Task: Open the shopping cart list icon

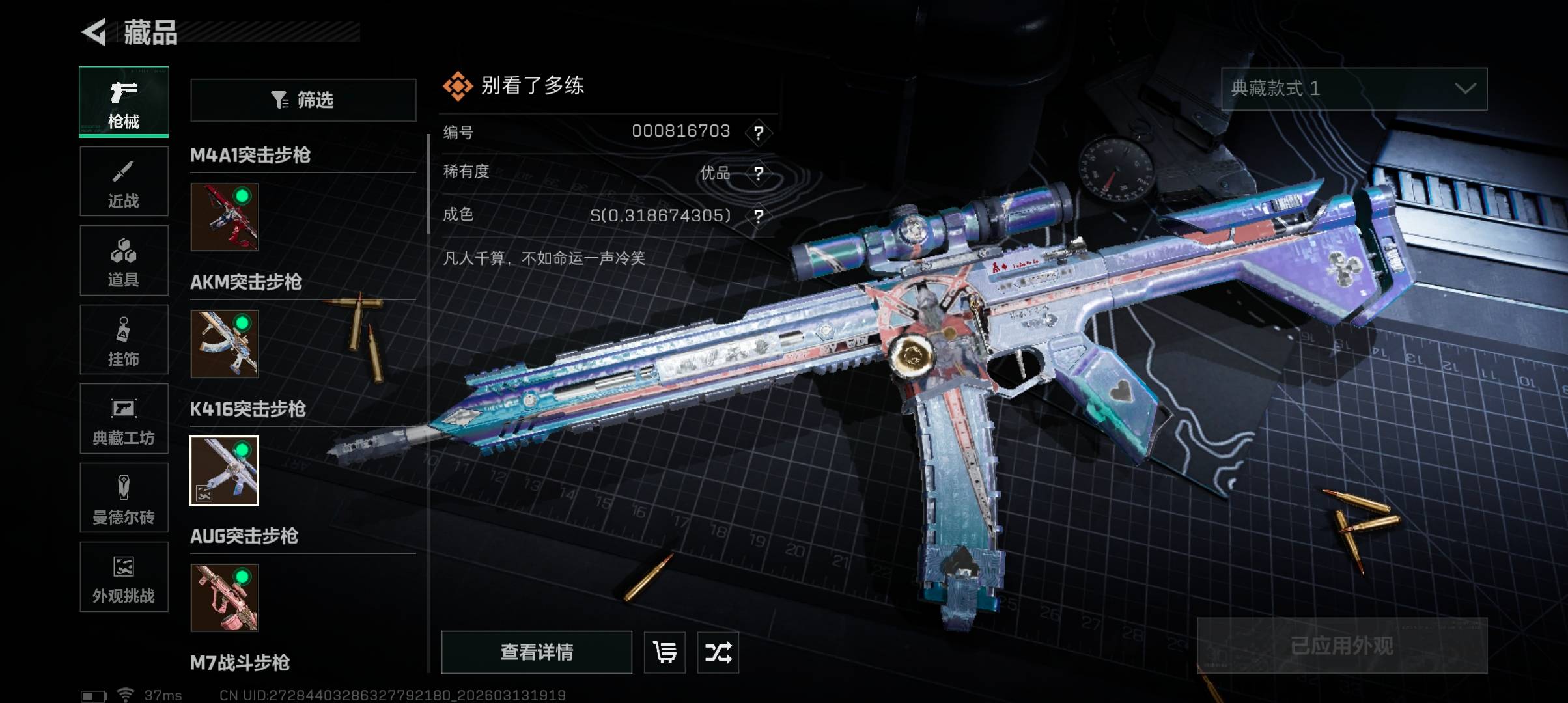Action: (x=665, y=652)
